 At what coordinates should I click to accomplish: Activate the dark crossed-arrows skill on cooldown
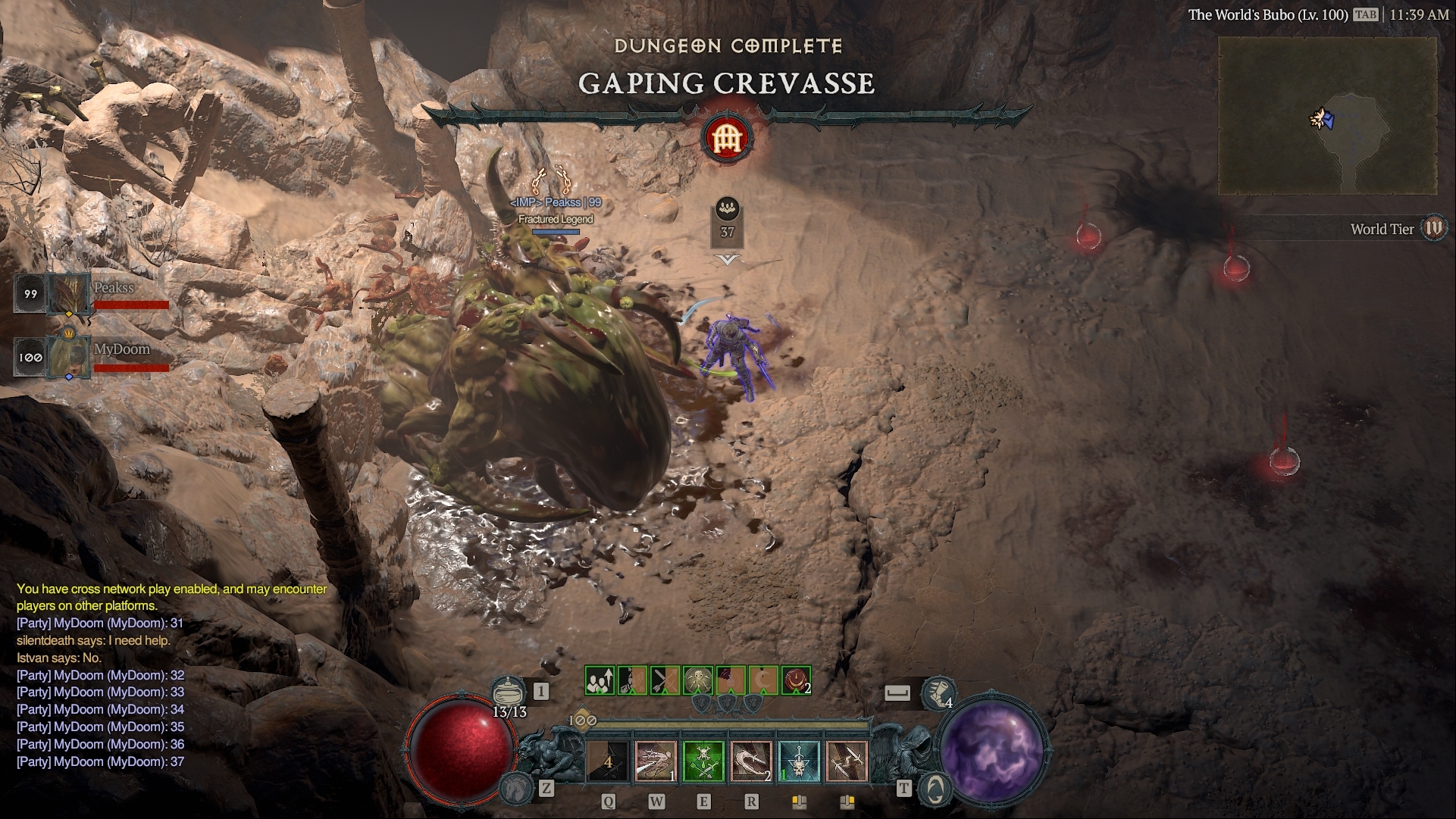[x=608, y=761]
